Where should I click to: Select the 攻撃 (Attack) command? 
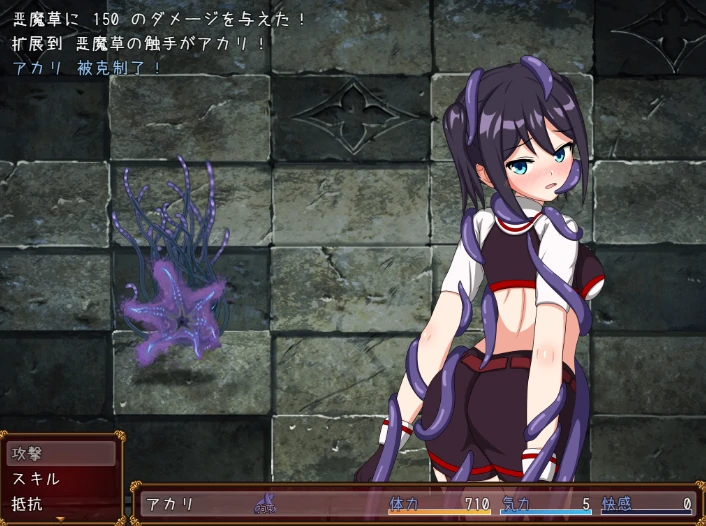[60, 453]
